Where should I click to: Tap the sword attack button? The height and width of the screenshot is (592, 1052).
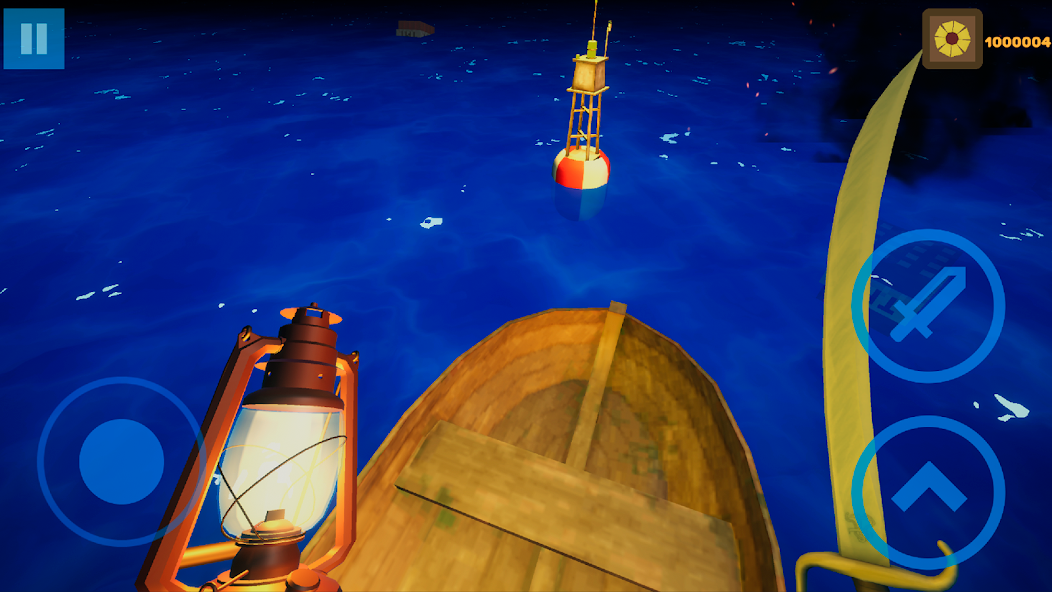click(x=927, y=305)
